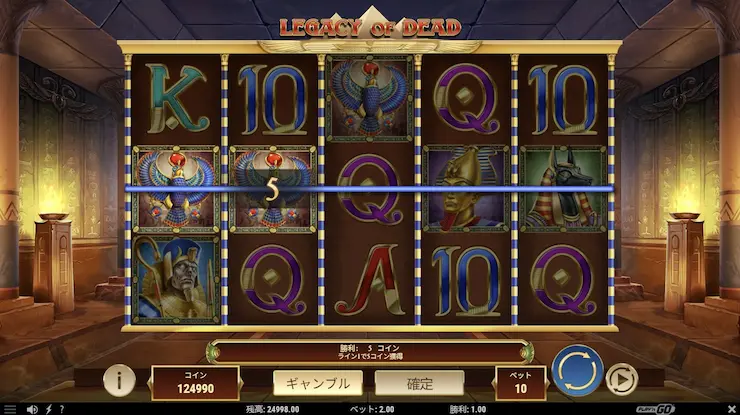Open the question mark help icon
The width and height of the screenshot is (740, 415).
[x=61, y=409]
